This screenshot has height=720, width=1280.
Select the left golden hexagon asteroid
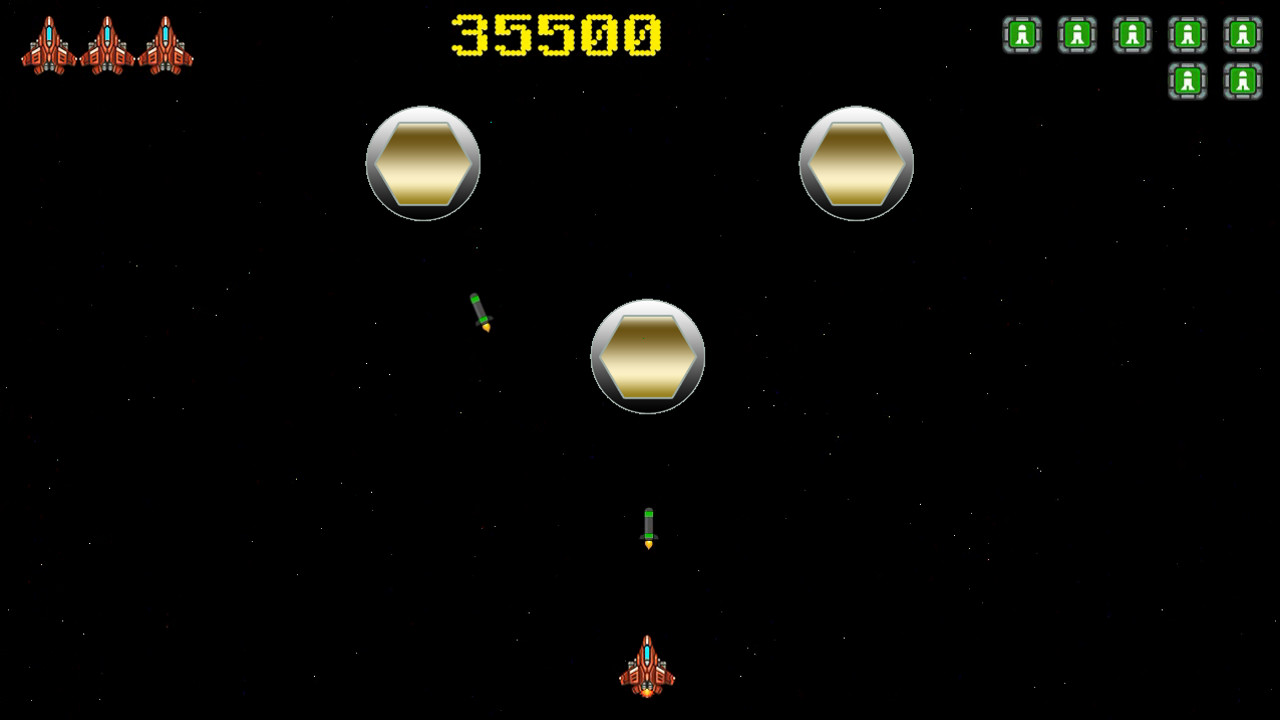click(423, 161)
